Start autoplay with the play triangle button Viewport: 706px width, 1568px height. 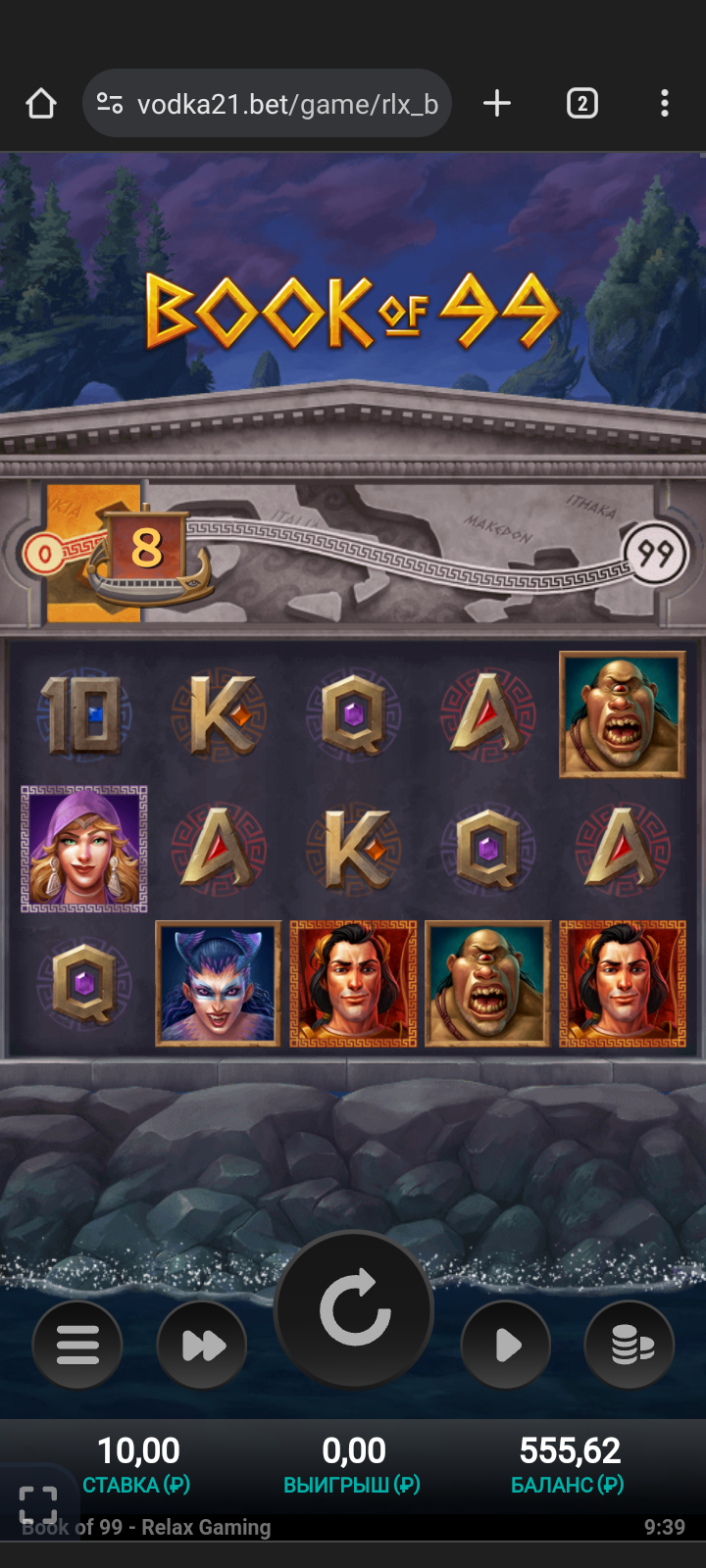[506, 1345]
